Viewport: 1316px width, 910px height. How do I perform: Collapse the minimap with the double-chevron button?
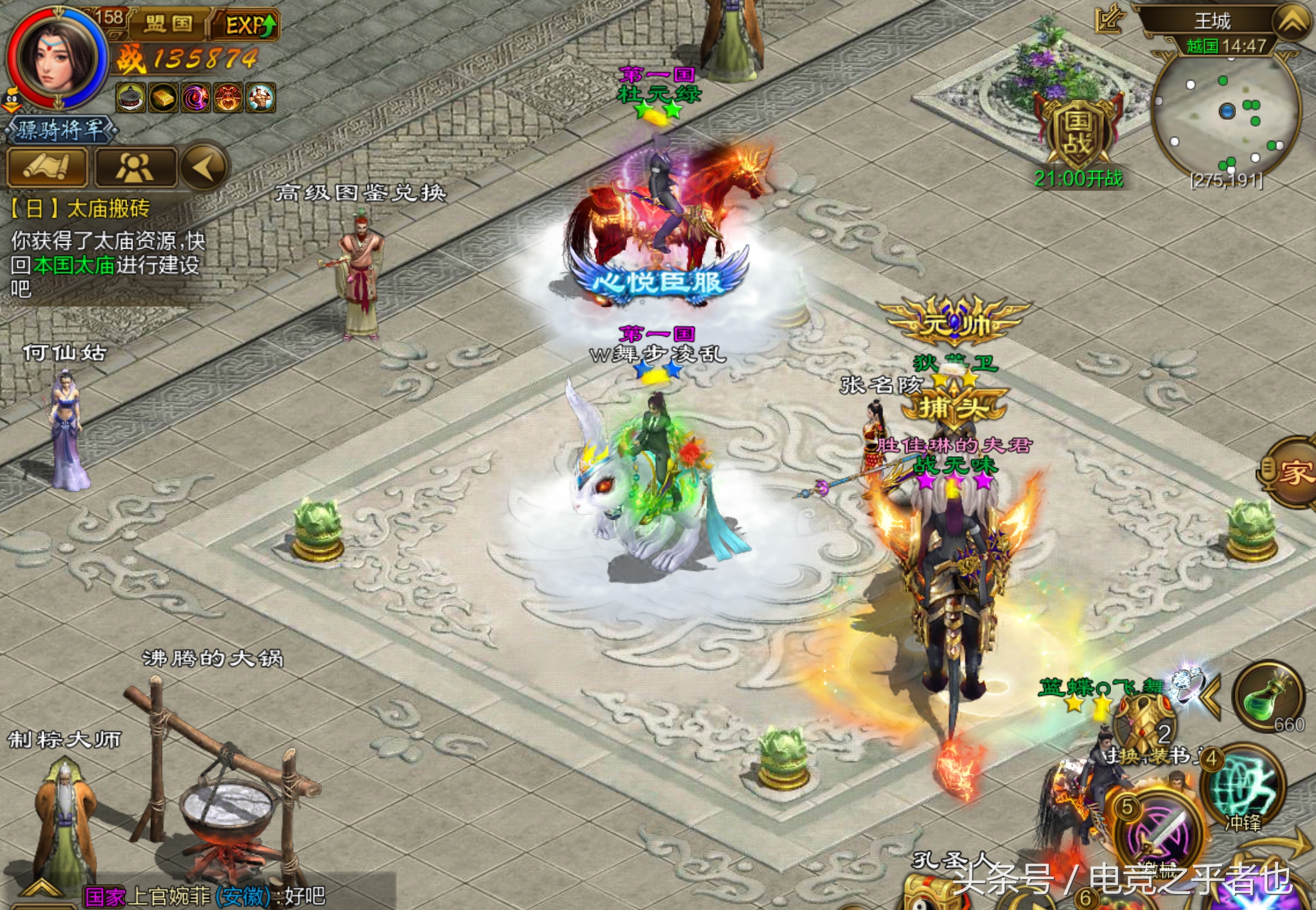coord(1292,22)
